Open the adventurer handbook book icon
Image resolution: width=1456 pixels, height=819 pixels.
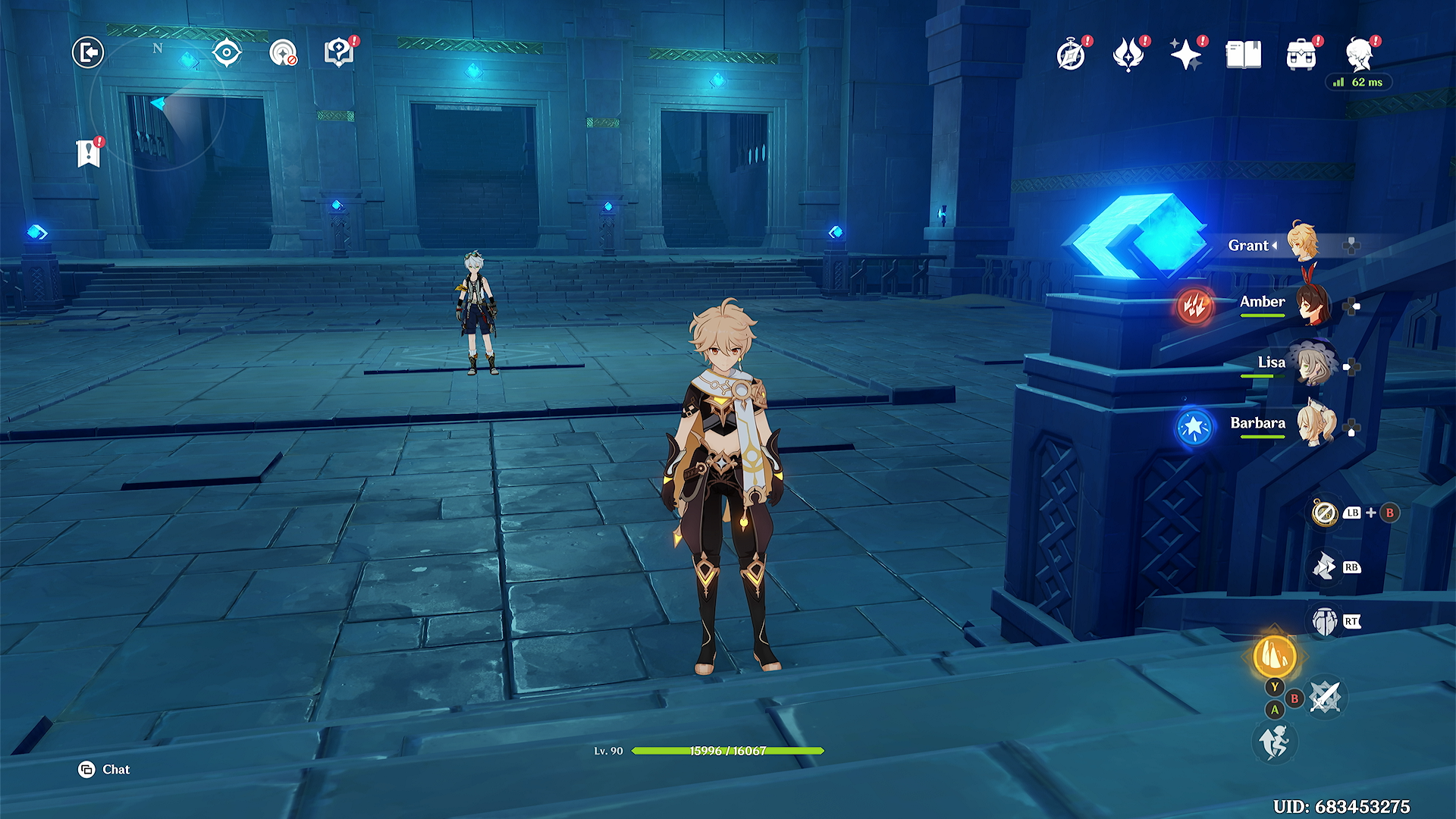(1244, 55)
